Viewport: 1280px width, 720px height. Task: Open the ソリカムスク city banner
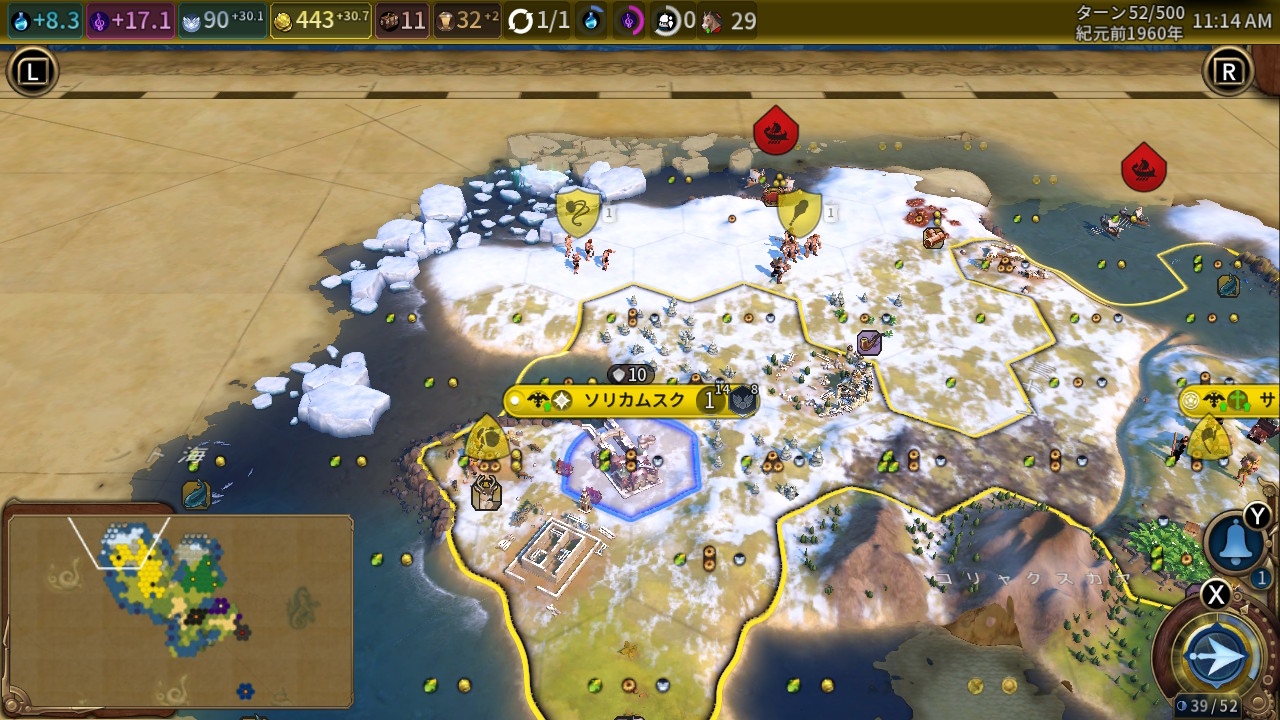point(632,401)
